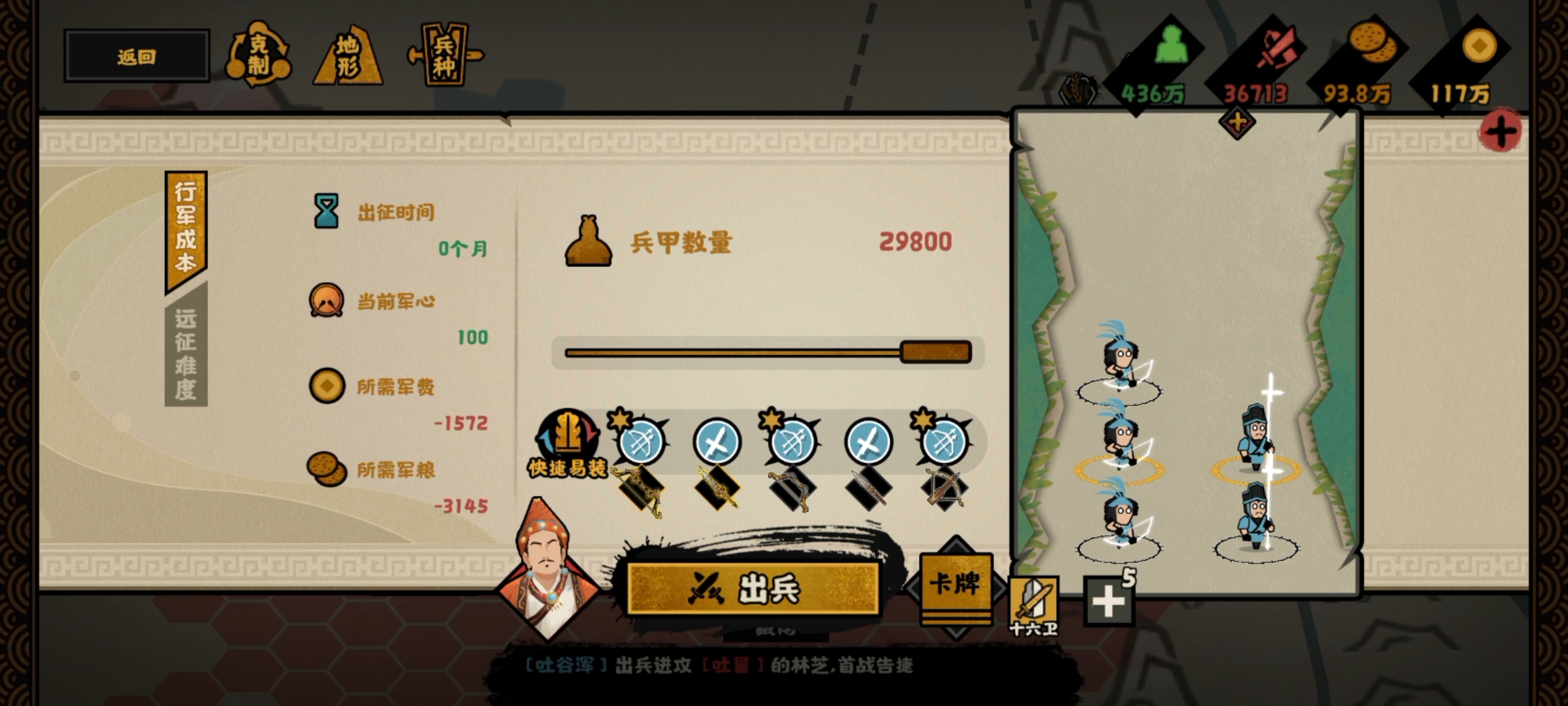The image size is (1568, 706).
Task: Open the 克制 (unit counters) panel icon
Action: click(261, 58)
